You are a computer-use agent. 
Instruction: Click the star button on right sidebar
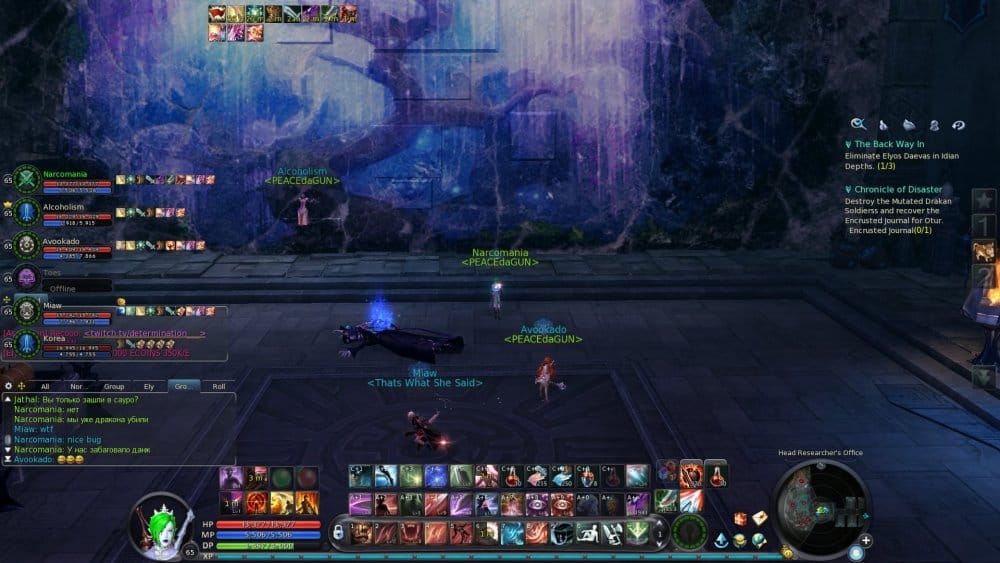(x=984, y=198)
